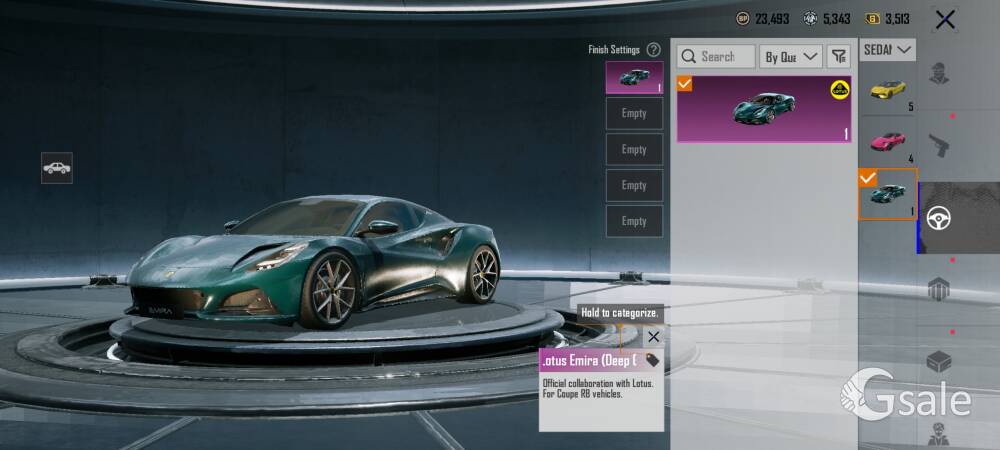Screen dimensions: 1000x450
Task: Tap the tag icon on Lotus Emira
Action: point(652,360)
